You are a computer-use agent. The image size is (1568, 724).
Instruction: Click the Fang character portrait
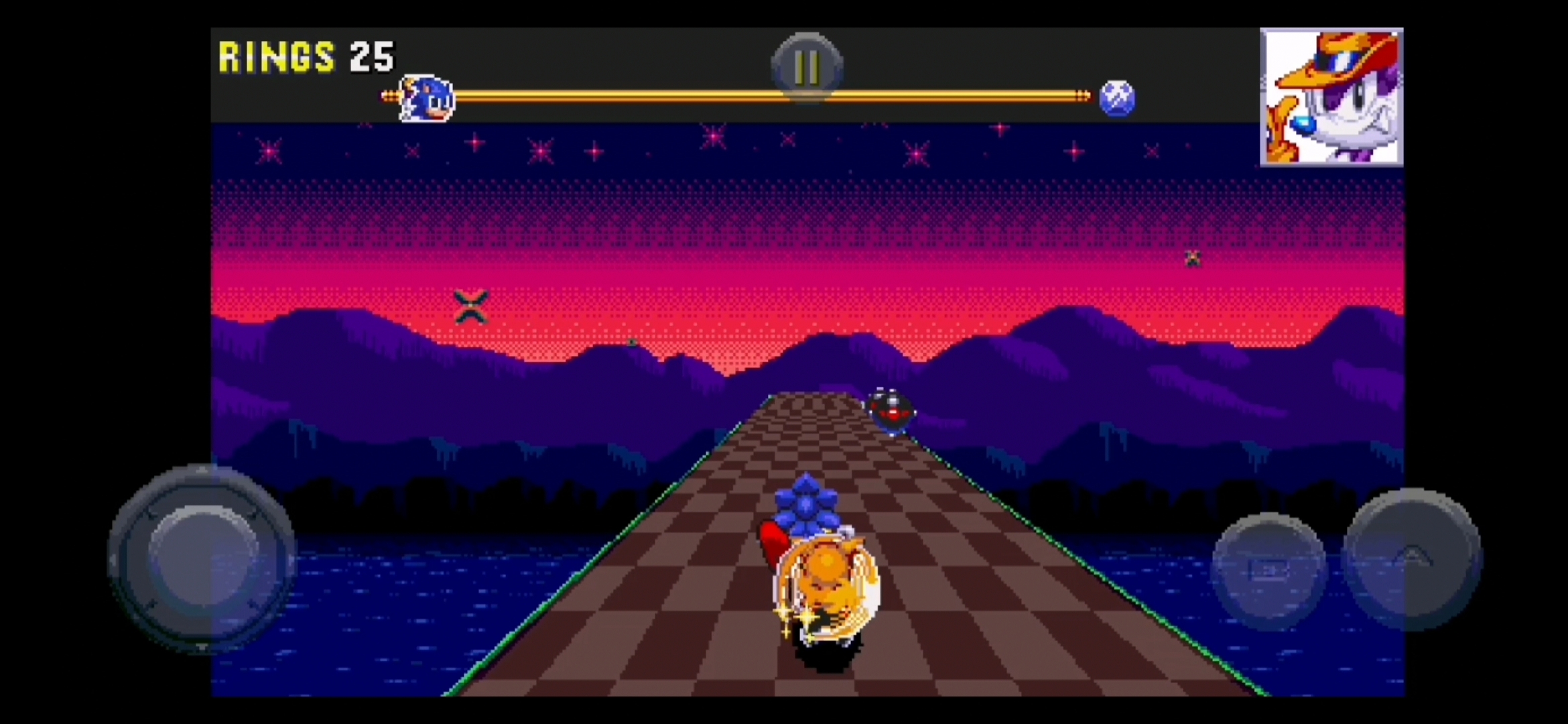click(x=1331, y=97)
